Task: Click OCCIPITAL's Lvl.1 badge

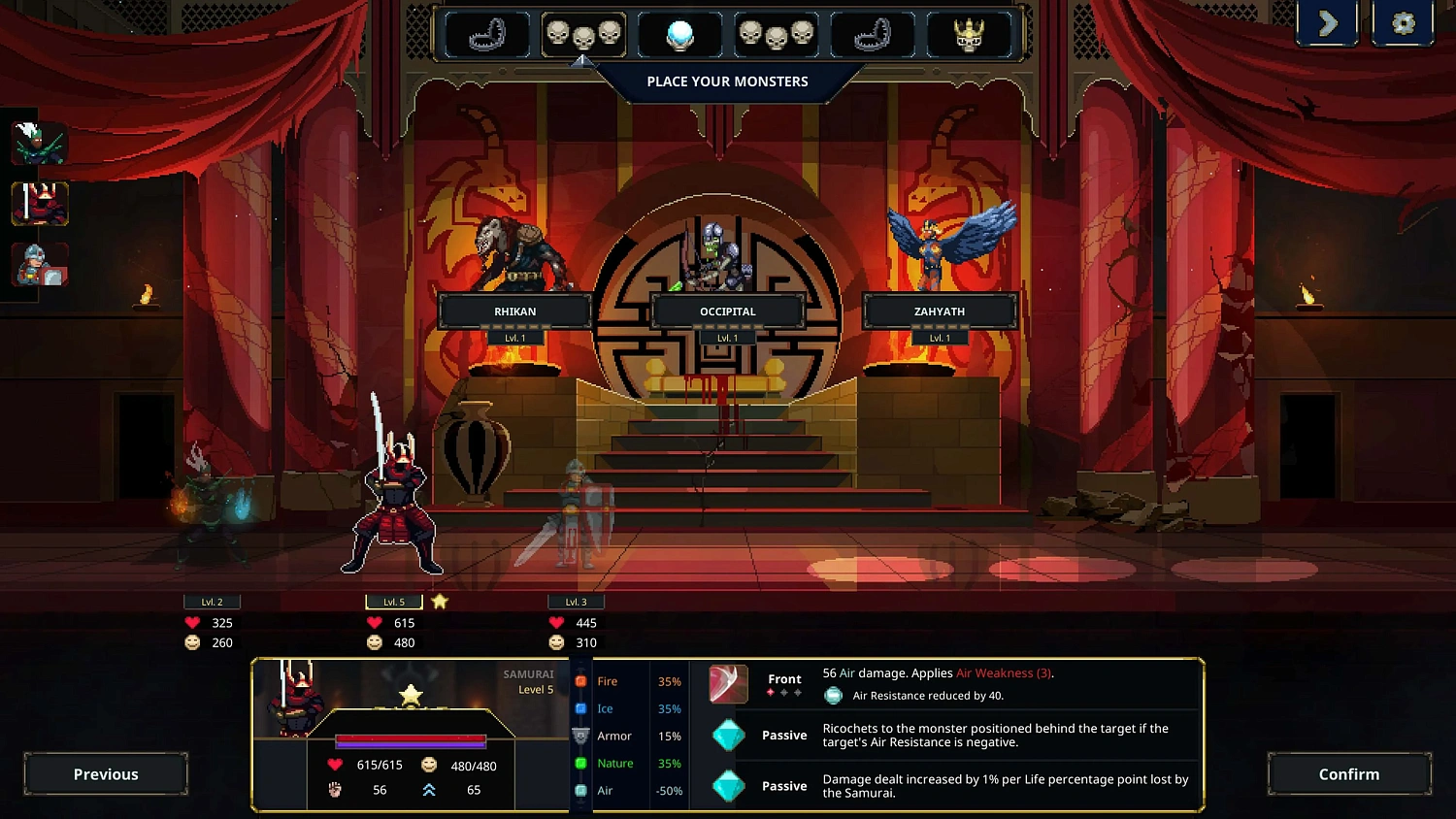Action: point(727,337)
